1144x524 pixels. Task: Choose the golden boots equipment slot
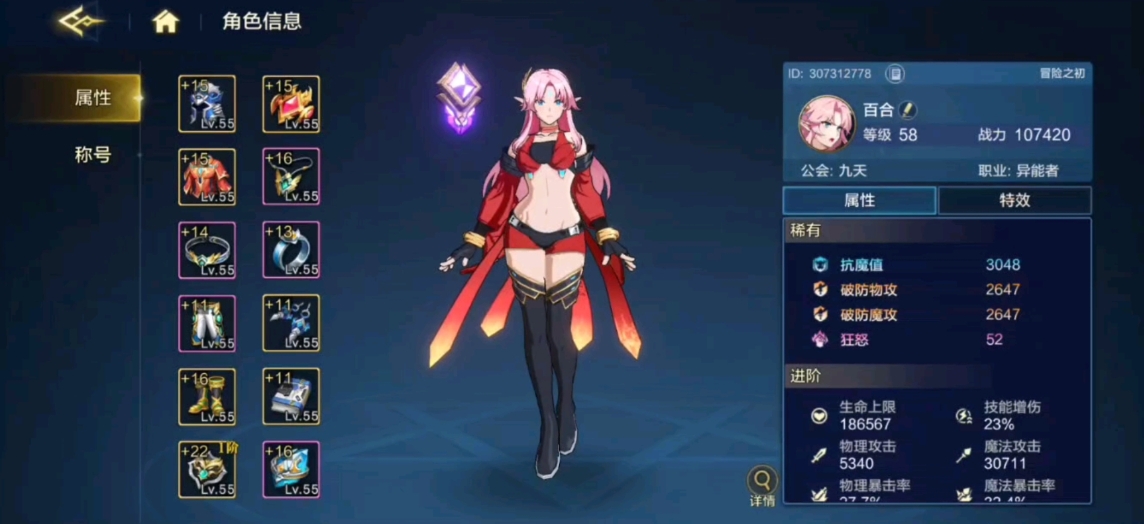(207, 397)
